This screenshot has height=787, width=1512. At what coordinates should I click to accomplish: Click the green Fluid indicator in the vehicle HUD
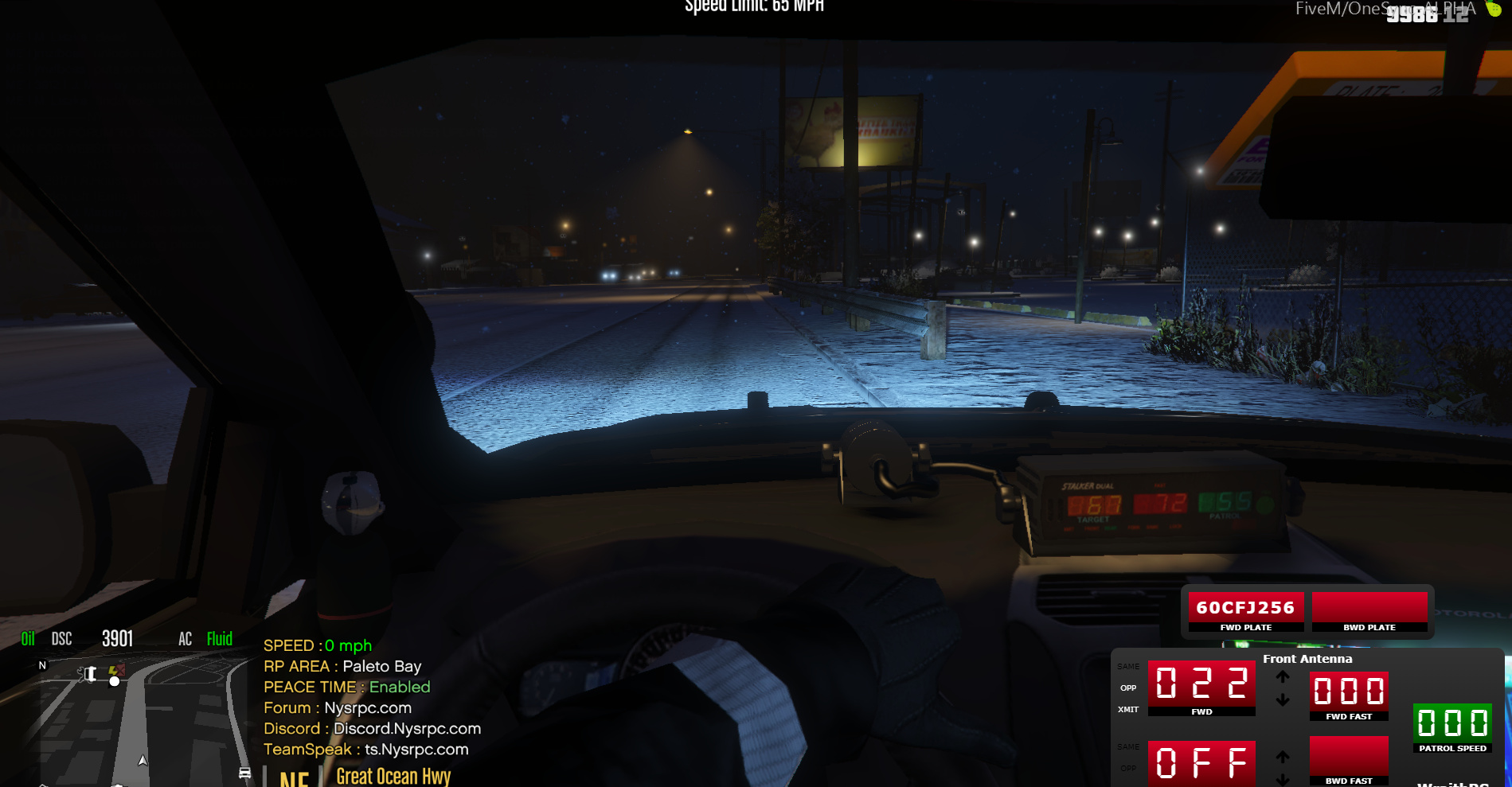point(219,638)
